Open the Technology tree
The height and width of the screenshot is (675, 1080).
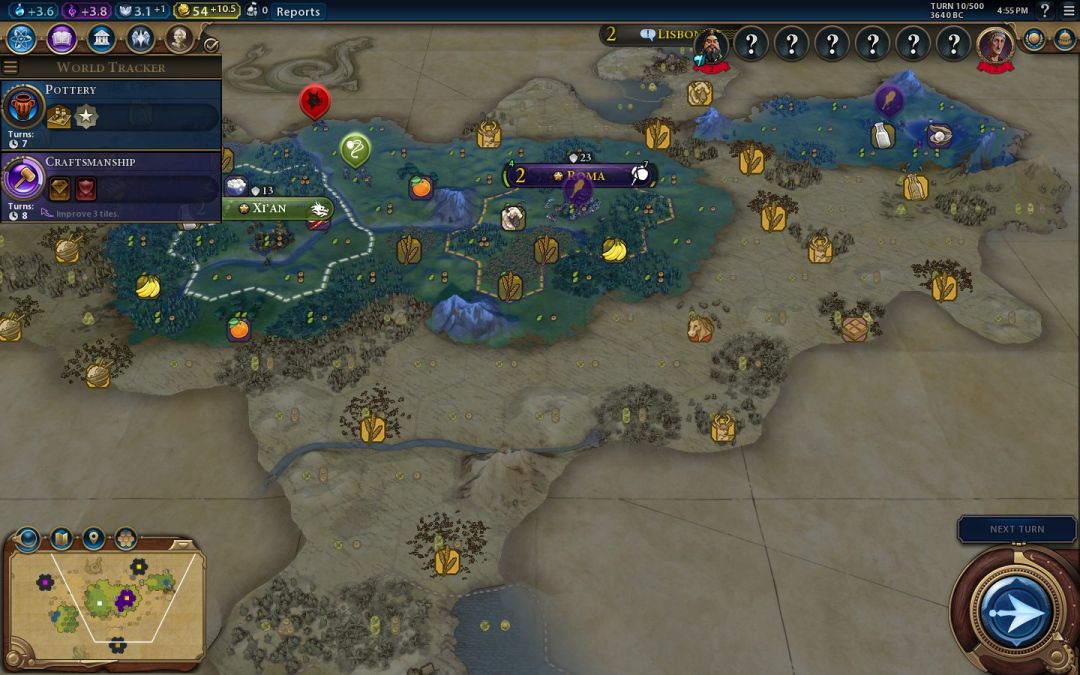coord(22,39)
